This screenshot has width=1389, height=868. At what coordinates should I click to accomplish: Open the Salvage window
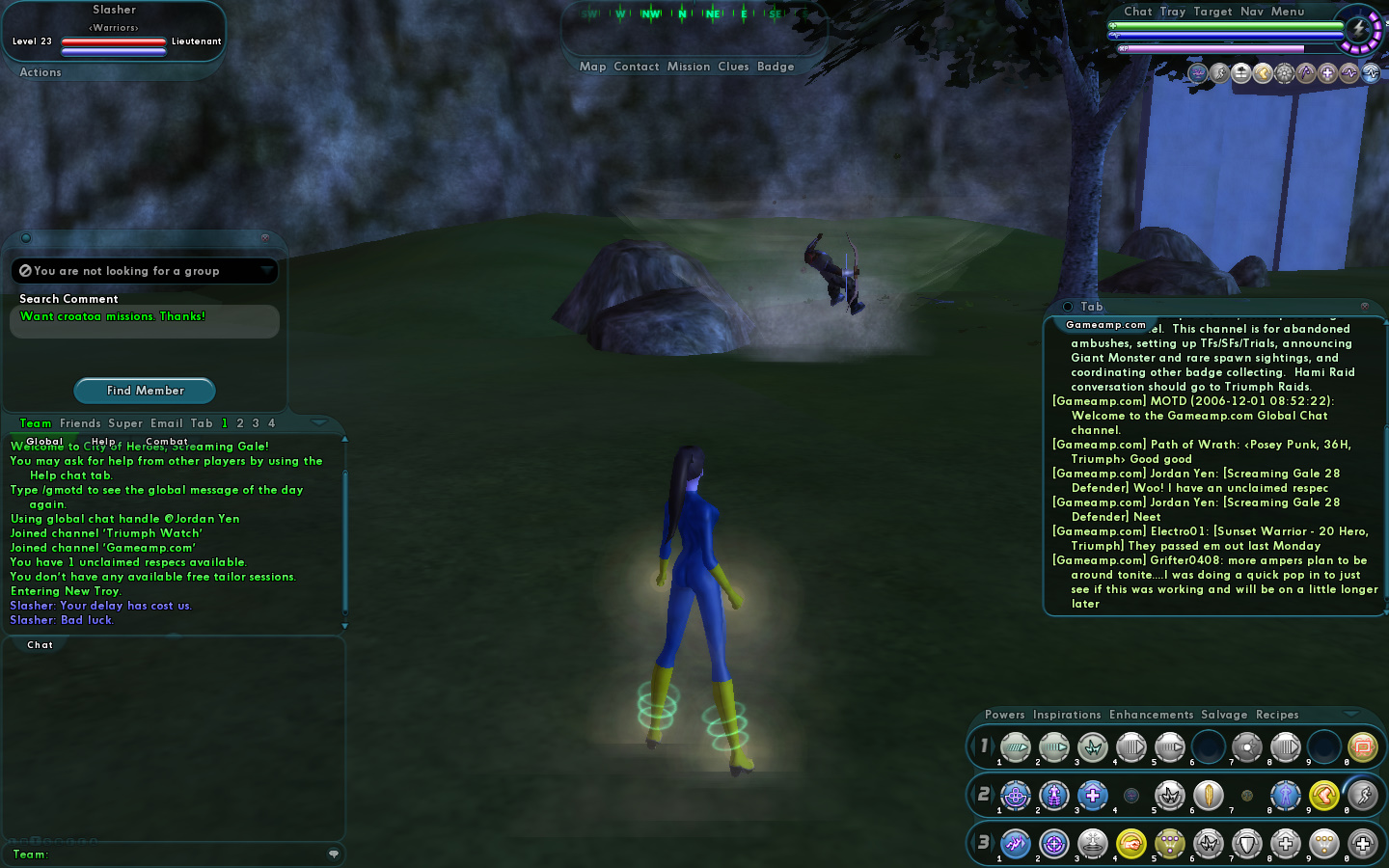click(x=1224, y=715)
